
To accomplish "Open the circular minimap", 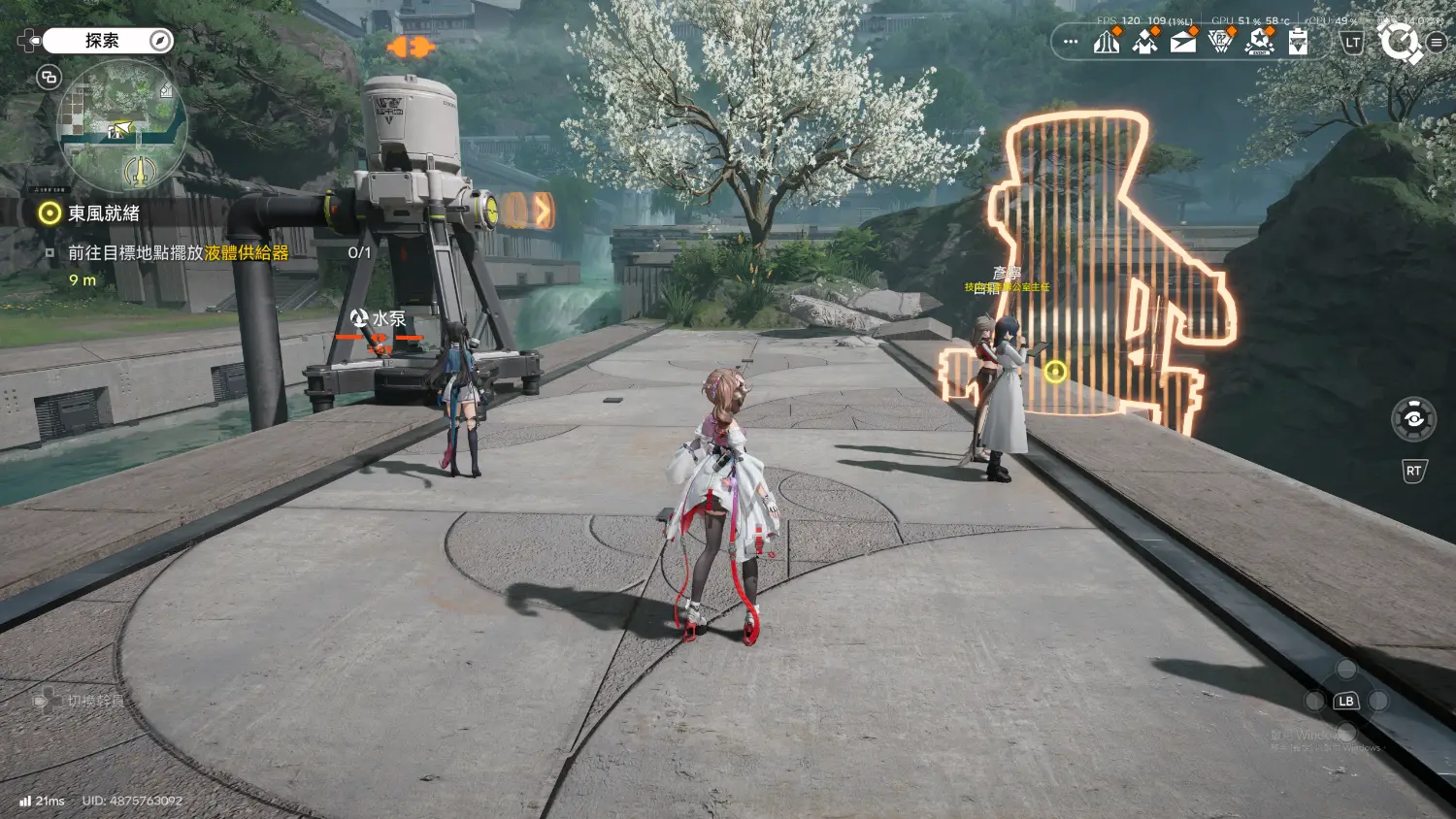I will (122, 124).
